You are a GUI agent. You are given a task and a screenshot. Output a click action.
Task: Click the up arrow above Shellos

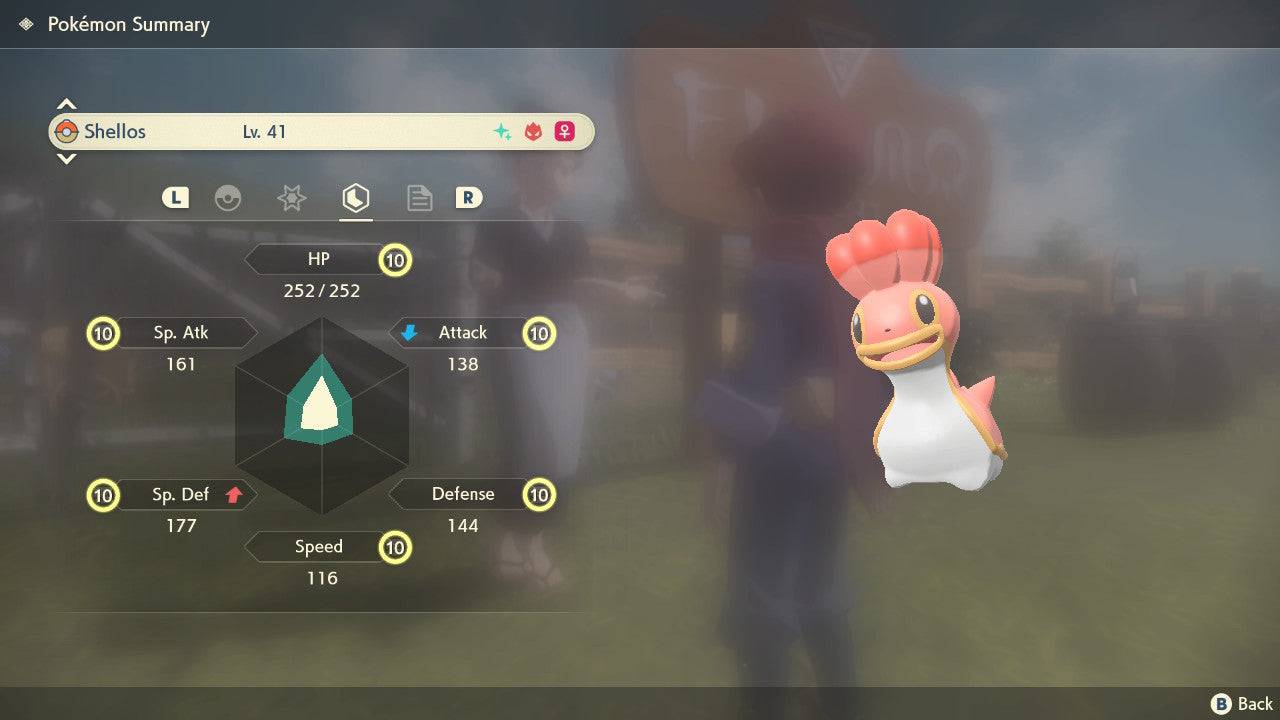pyautogui.click(x=66, y=104)
